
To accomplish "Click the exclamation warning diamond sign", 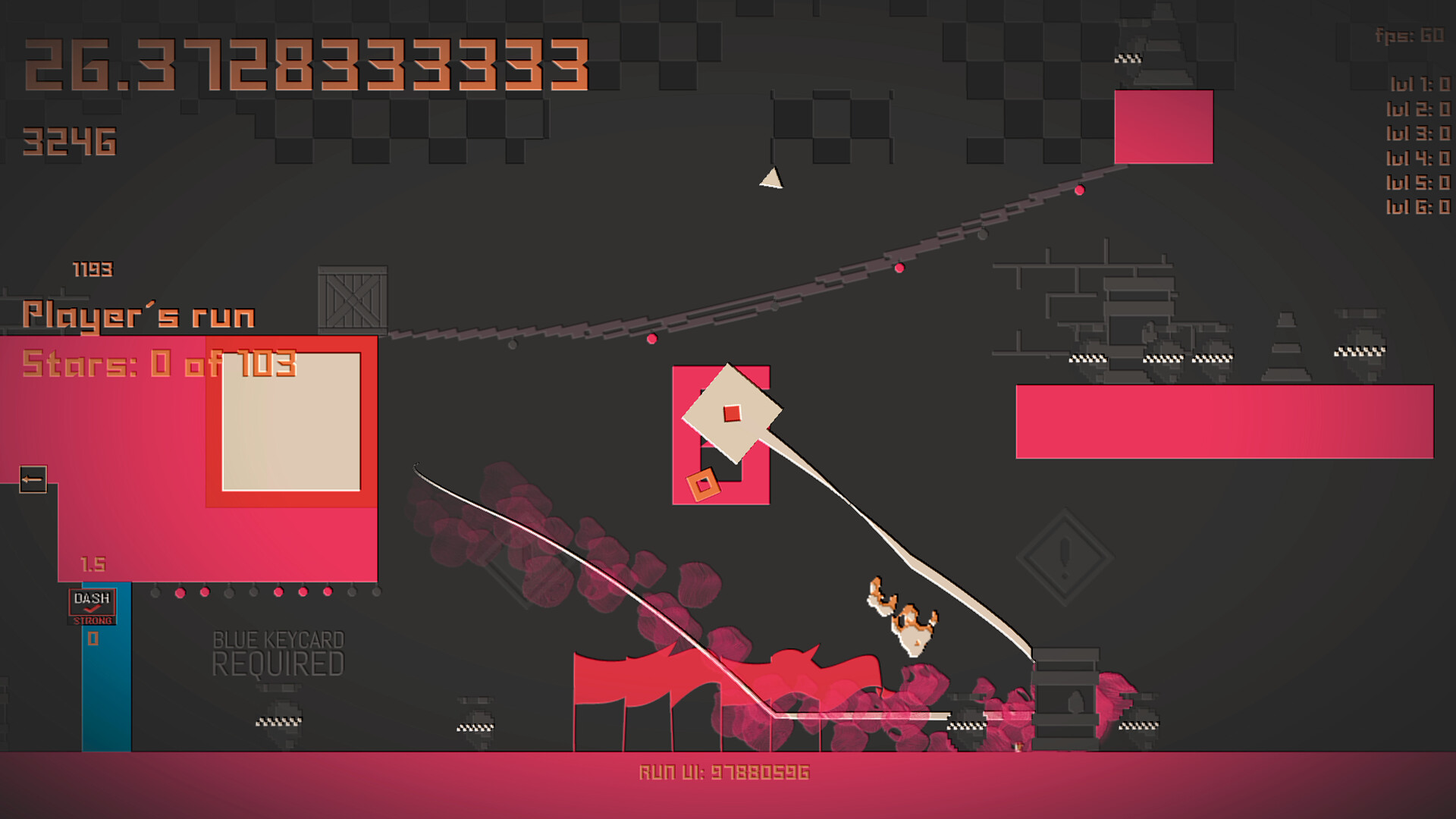I will [1065, 551].
